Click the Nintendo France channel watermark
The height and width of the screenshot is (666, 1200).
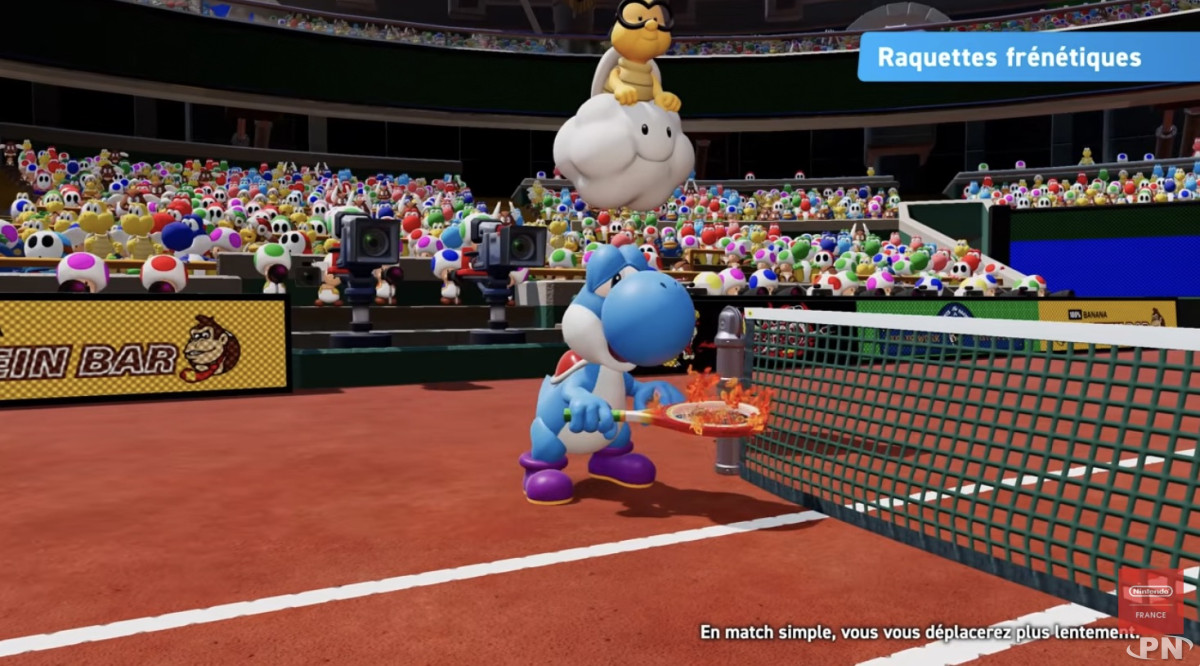tap(1150, 599)
